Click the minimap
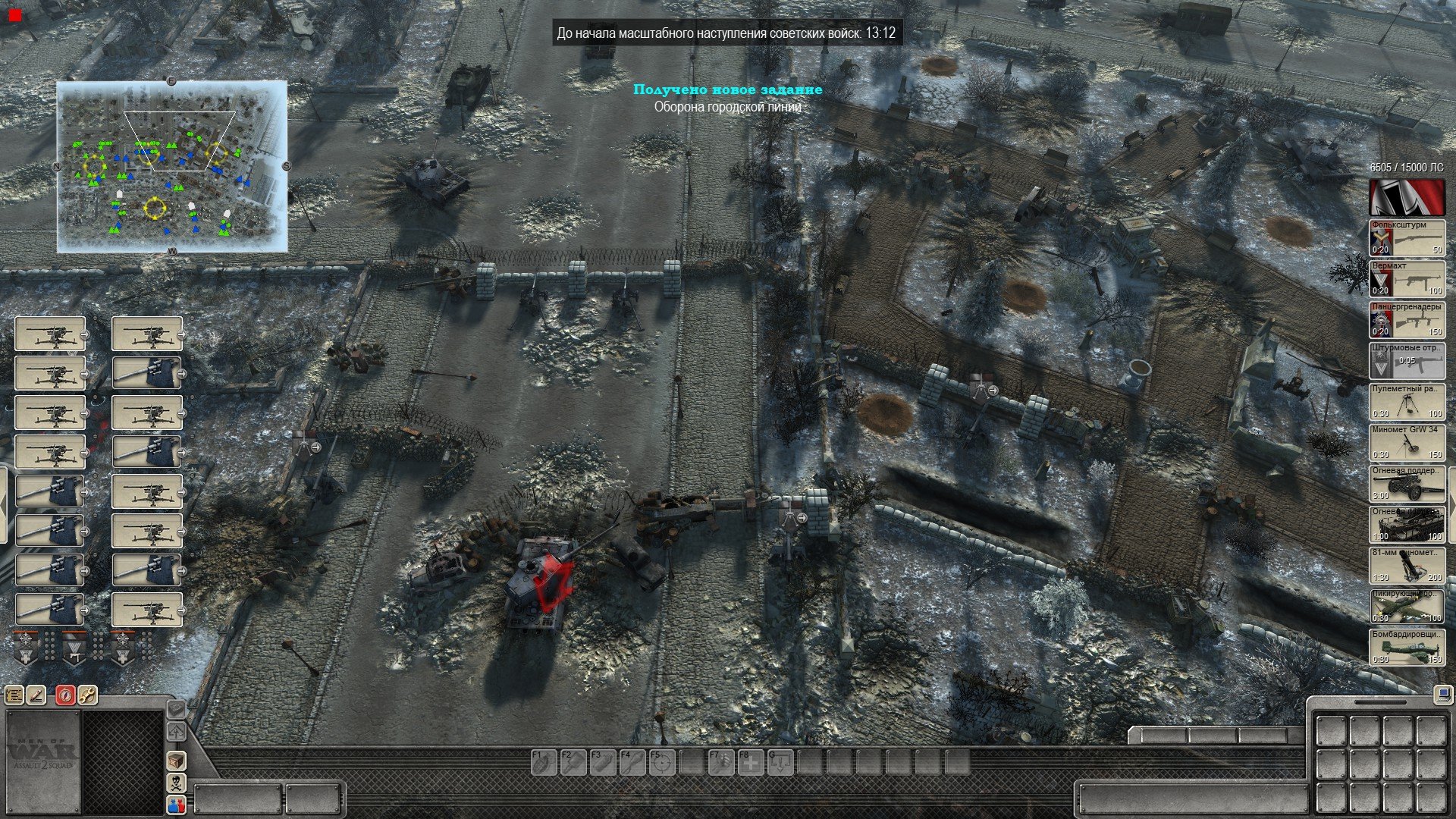This screenshot has width=1456, height=819. coord(172,167)
